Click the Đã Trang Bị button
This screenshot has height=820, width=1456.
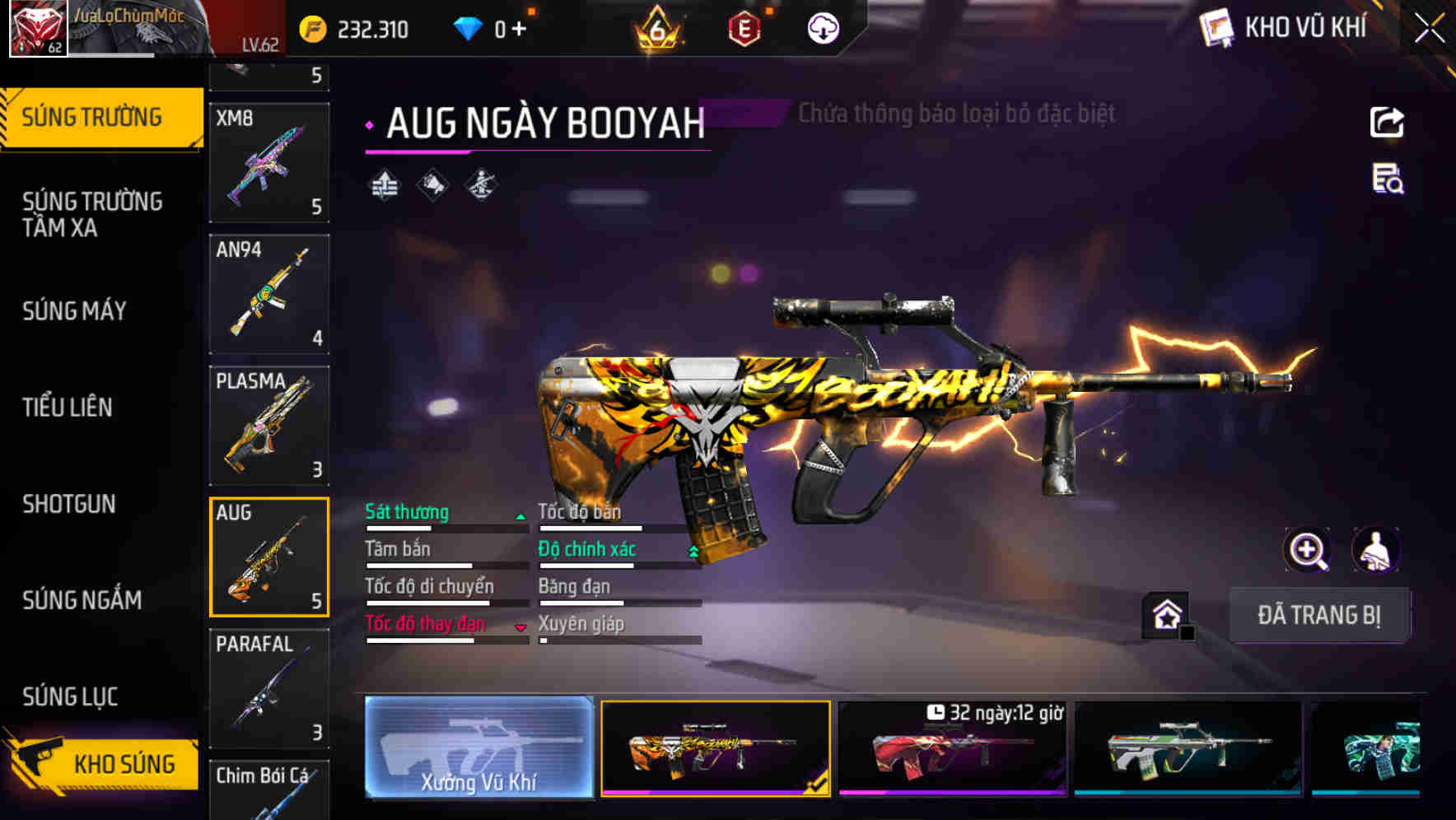point(1318,615)
